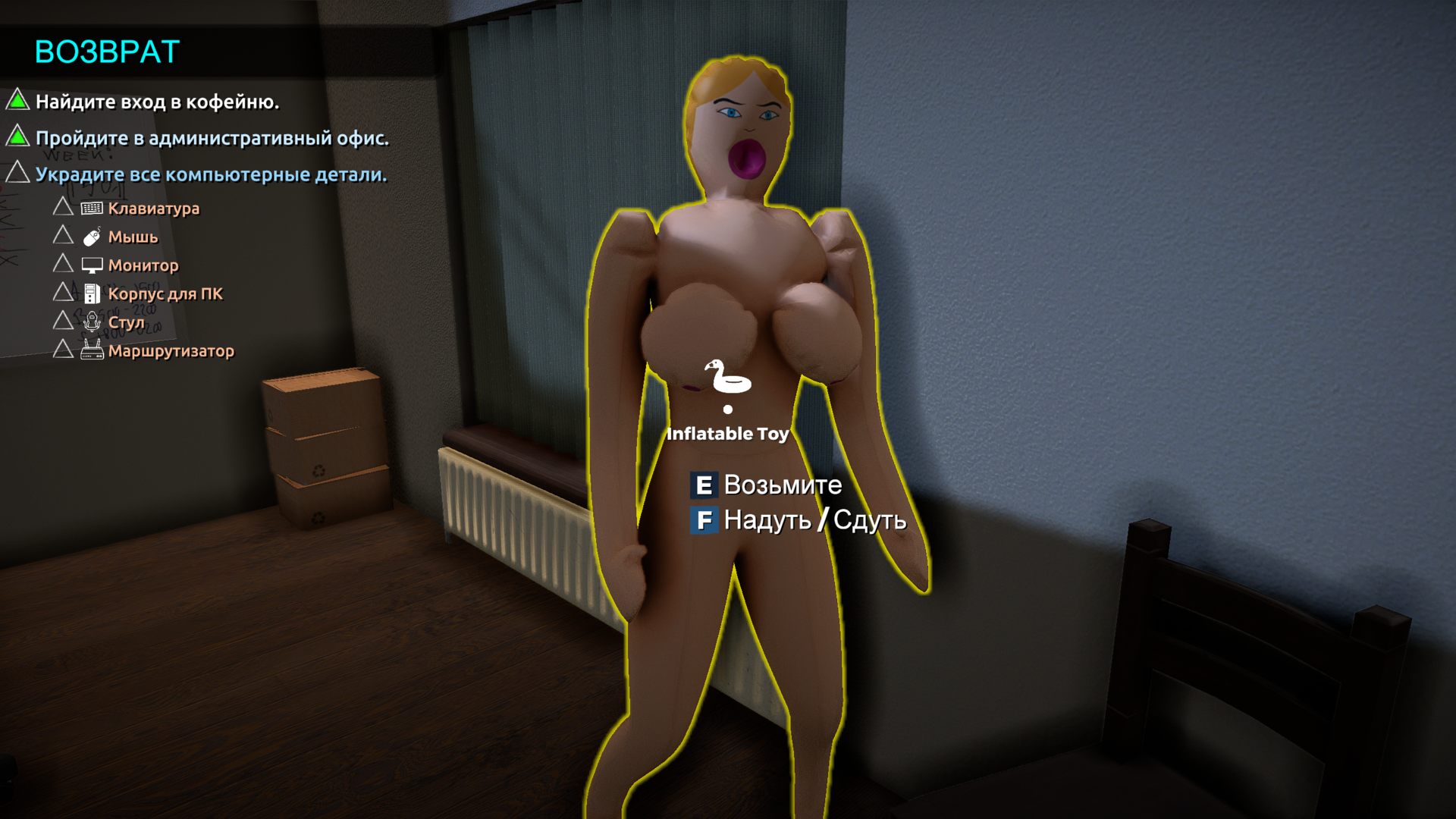This screenshot has height=819, width=1456.
Task: Select the Корпус для ПК entry
Action: [x=165, y=293]
